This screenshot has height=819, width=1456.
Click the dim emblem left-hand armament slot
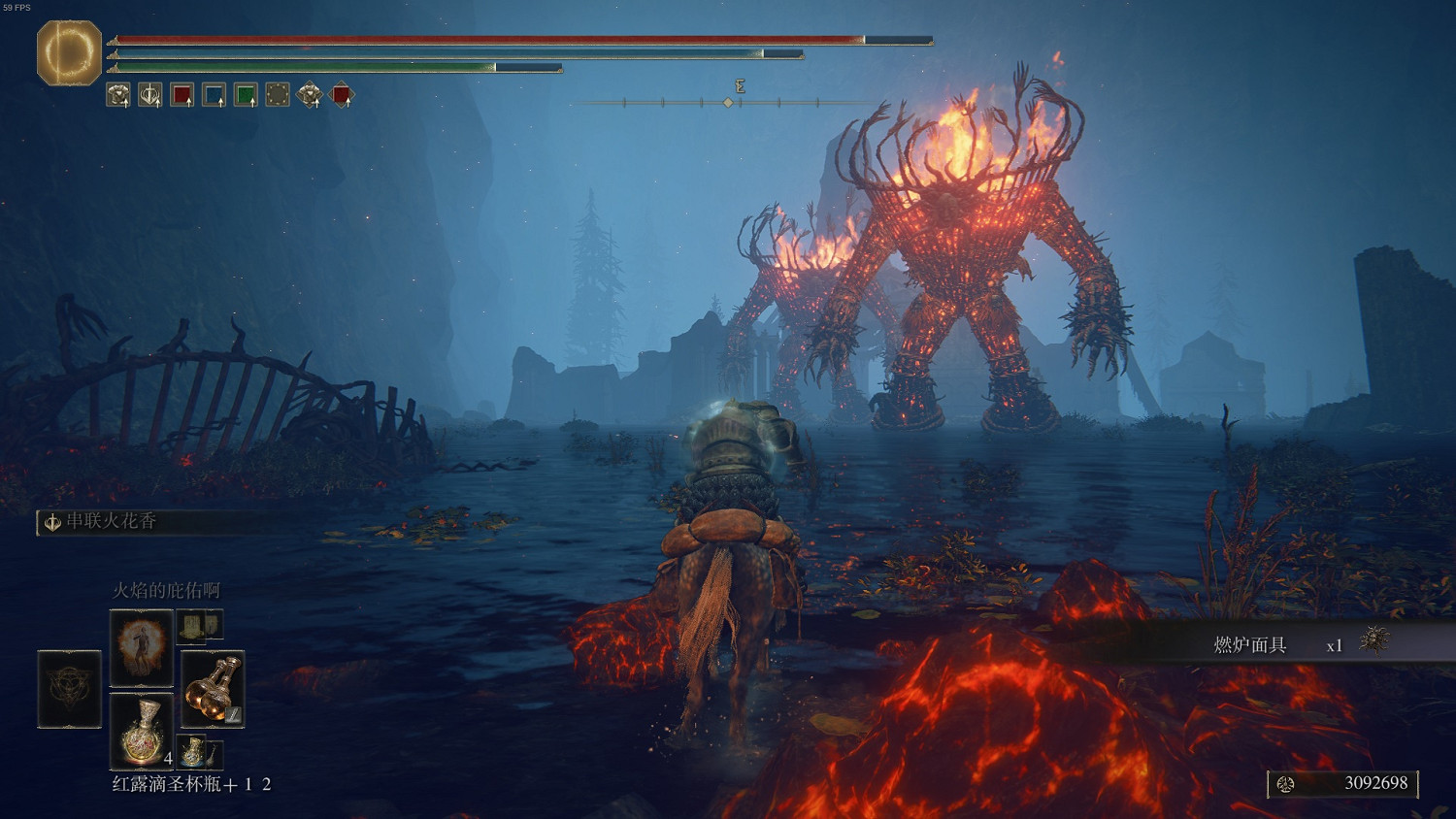(69, 689)
